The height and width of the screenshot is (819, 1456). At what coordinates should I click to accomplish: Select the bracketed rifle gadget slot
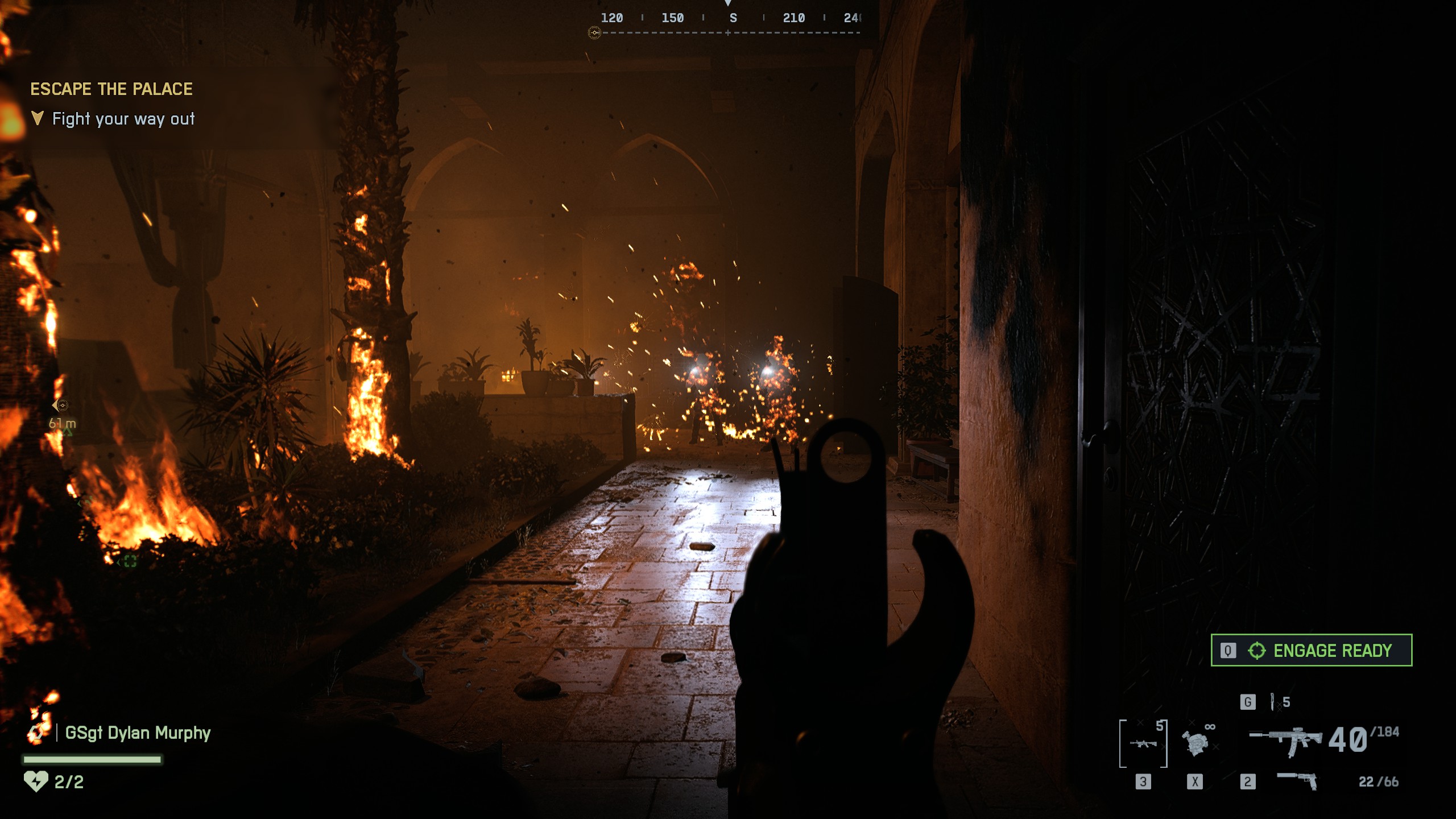coord(1143,743)
